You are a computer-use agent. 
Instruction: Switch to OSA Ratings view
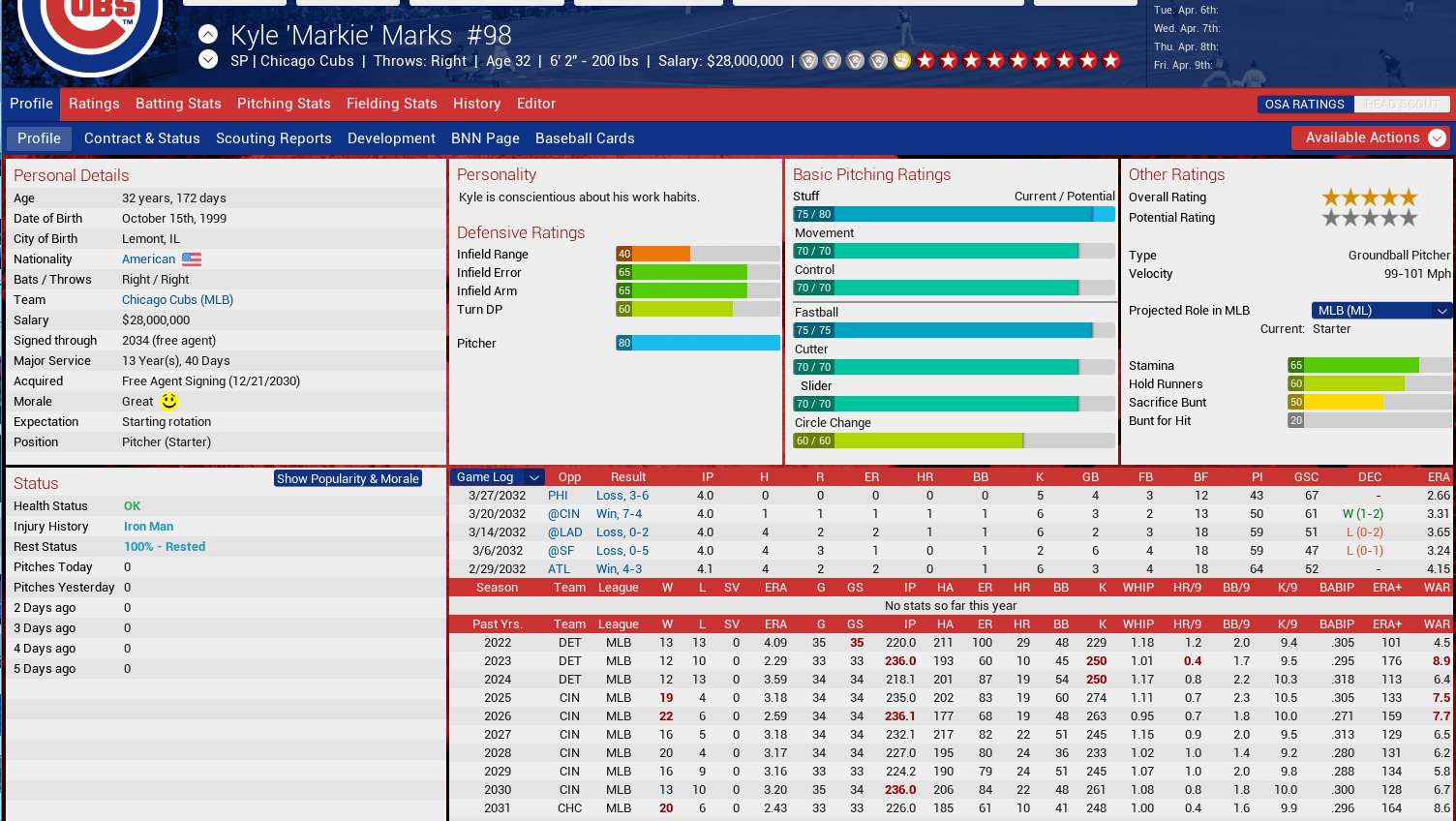pos(1304,105)
